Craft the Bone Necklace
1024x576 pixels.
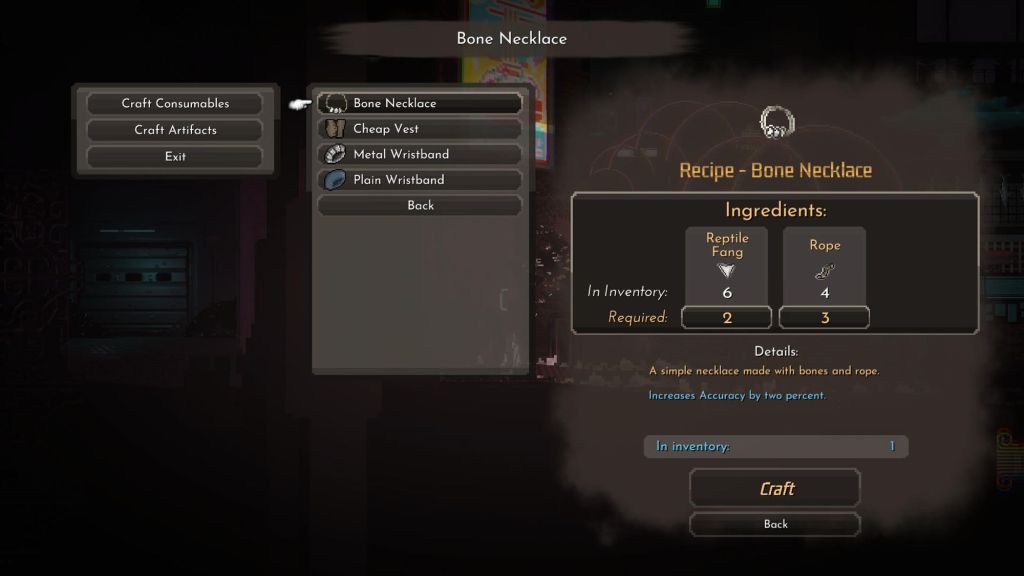pyautogui.click(x=775, y=488)
